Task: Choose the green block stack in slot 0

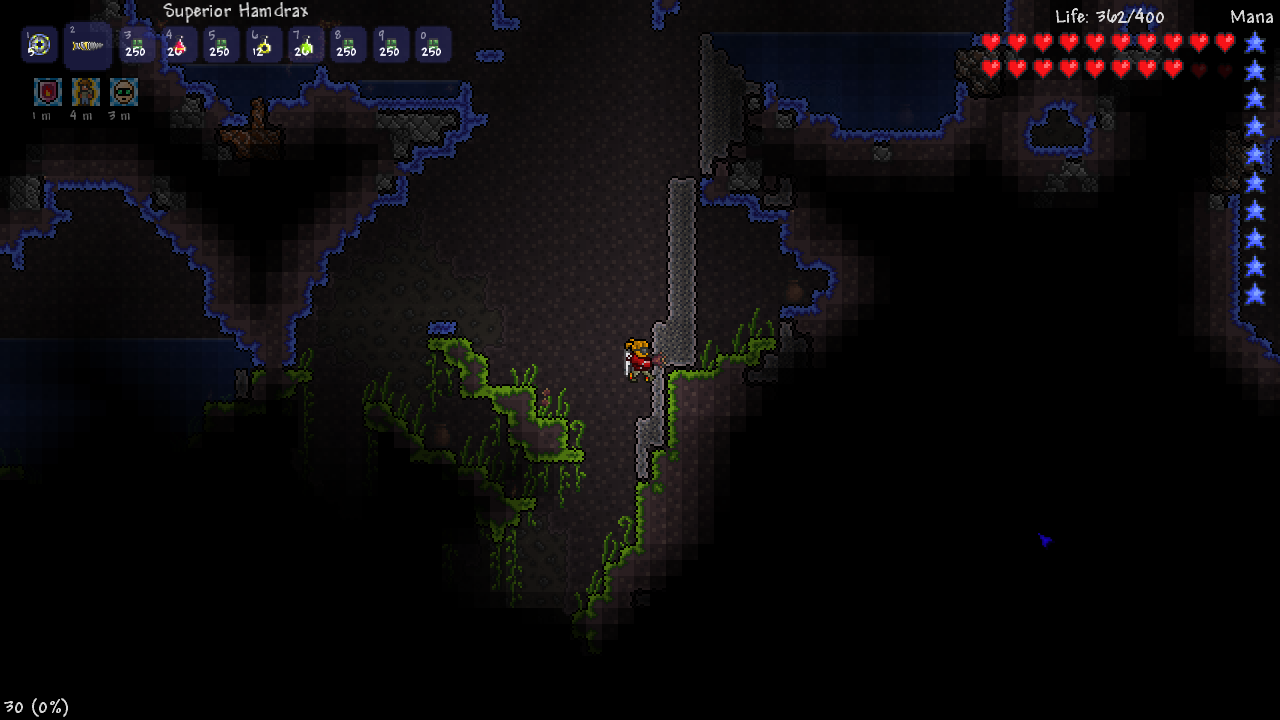Action: (x=432, y=45)
